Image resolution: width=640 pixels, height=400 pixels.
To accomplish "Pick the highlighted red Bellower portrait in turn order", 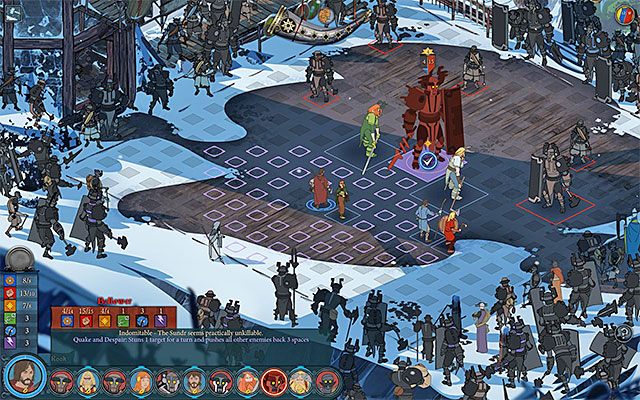I will 272,381.
